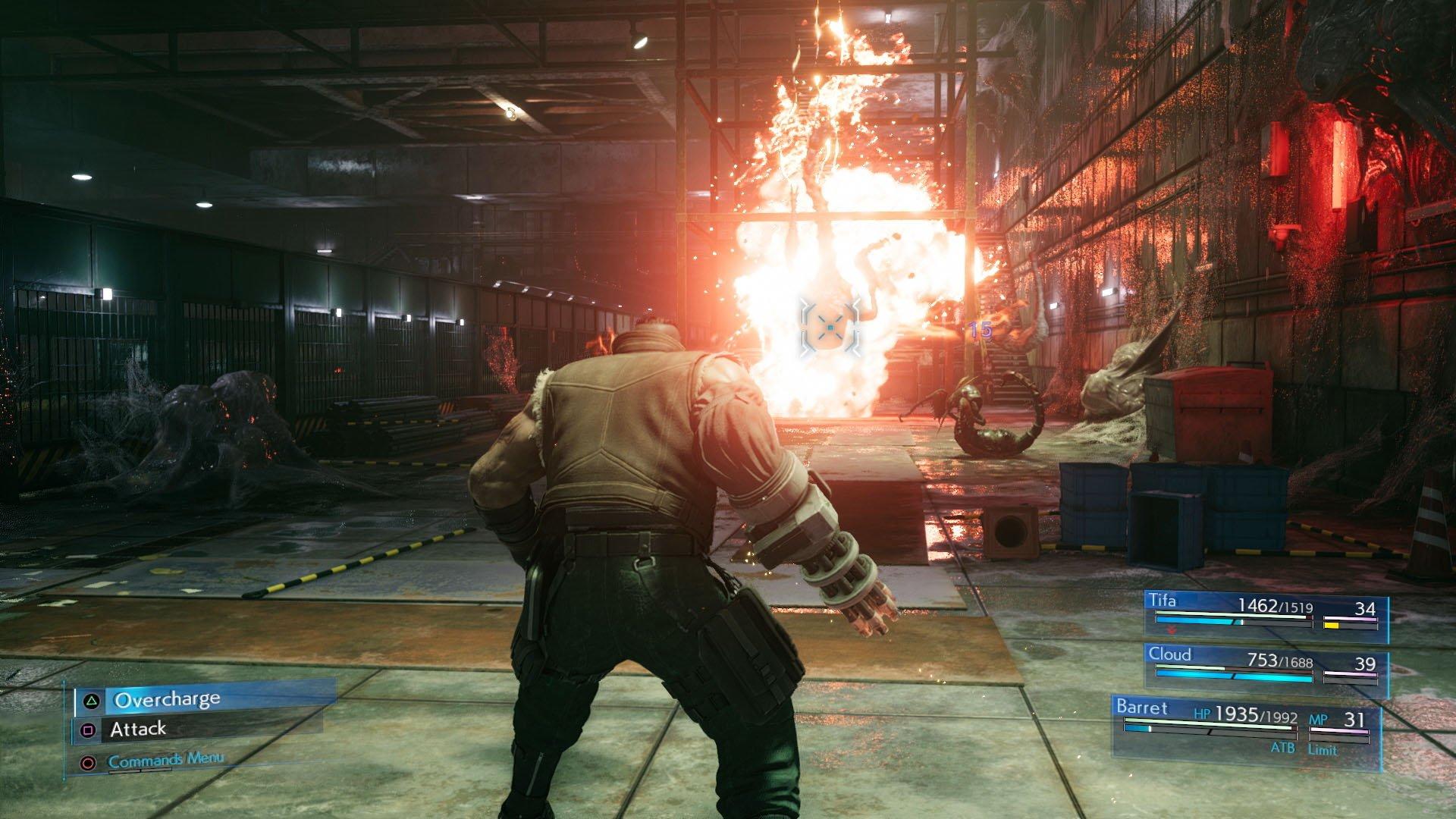The width and height of the screenshot is (1456, 819).
Task: Select the targeting reticle on the enemy
Action: pyautogui.click(x=830, y=328)
